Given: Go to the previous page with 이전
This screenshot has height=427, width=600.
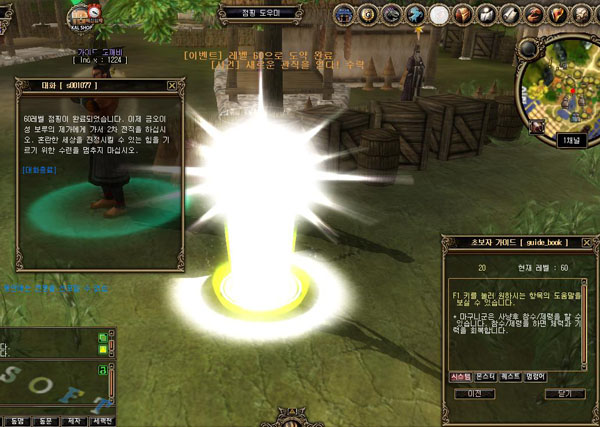Looking at the screenshot, I should (475, 394).
